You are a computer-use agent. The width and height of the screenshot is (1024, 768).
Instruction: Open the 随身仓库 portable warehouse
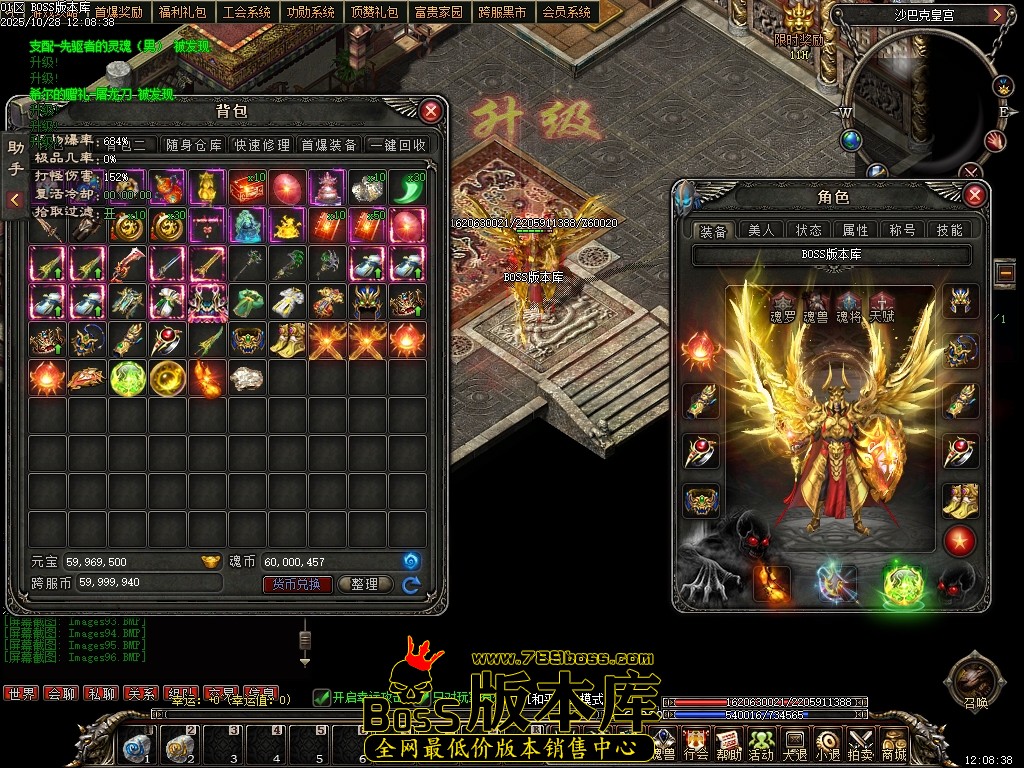pyautogui.click(x=194, y=145)
